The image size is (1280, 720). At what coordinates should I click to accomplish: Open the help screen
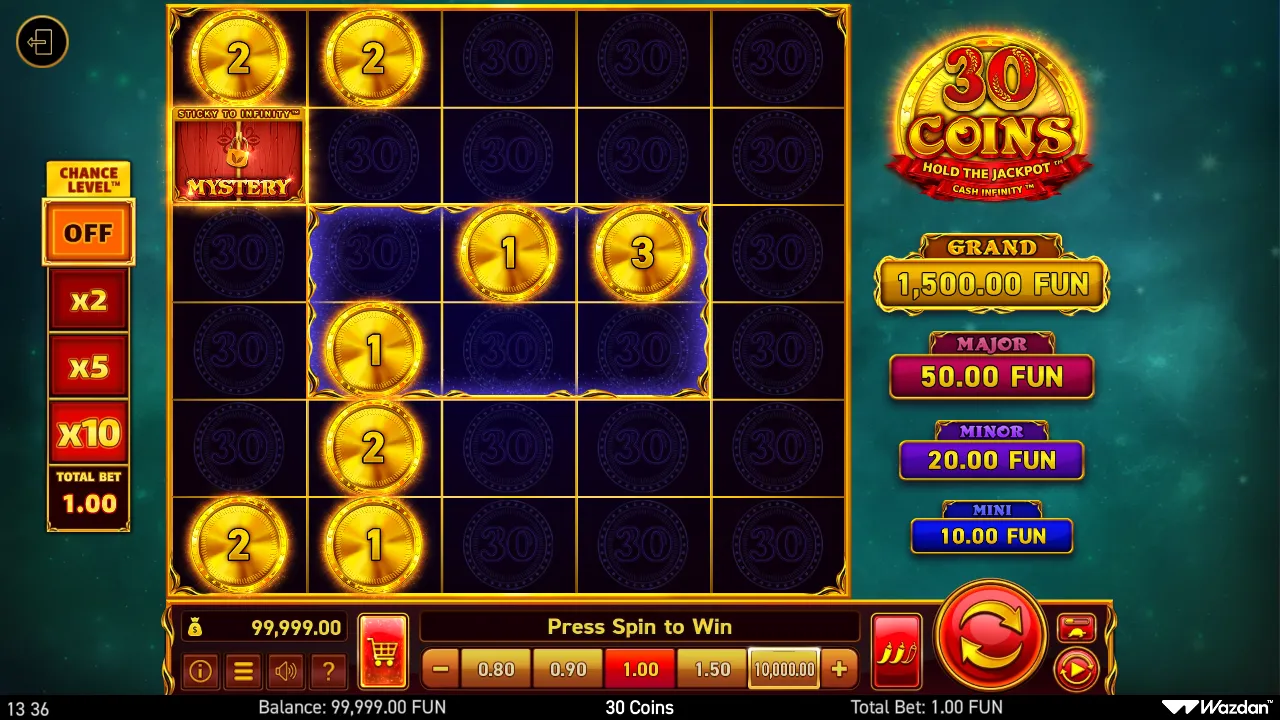pos(329,672)
